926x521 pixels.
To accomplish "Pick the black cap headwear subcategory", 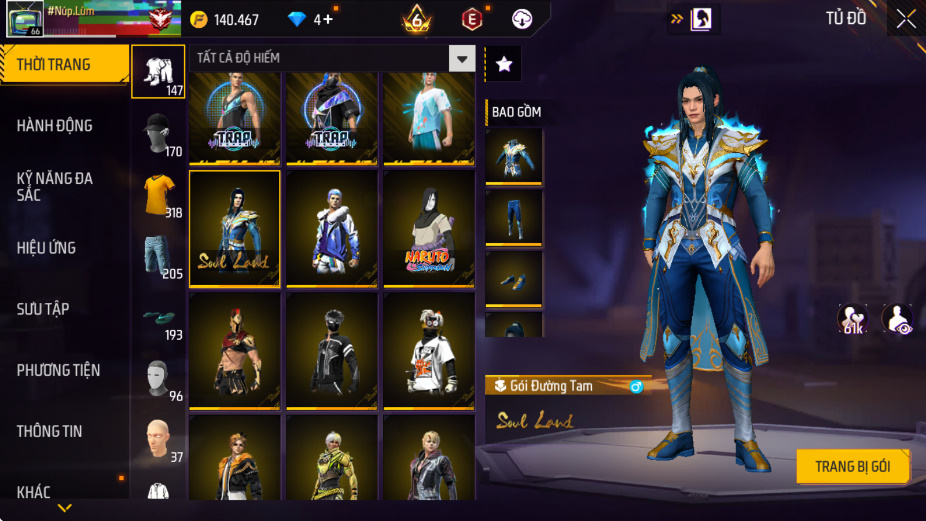I will tap(158, 134).
